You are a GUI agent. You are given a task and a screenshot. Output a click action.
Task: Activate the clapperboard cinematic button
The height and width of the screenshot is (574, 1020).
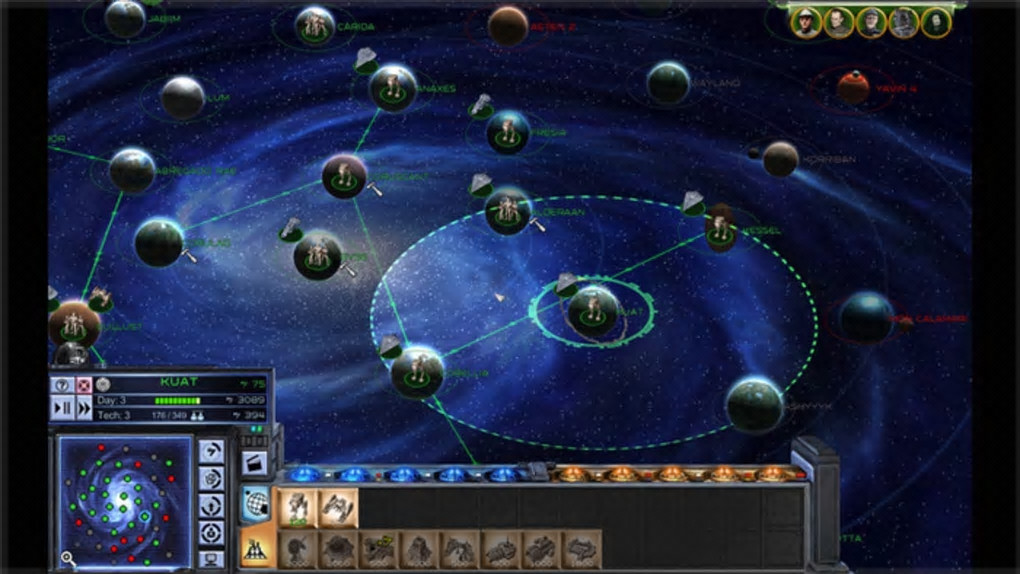(x=254, y=463)
